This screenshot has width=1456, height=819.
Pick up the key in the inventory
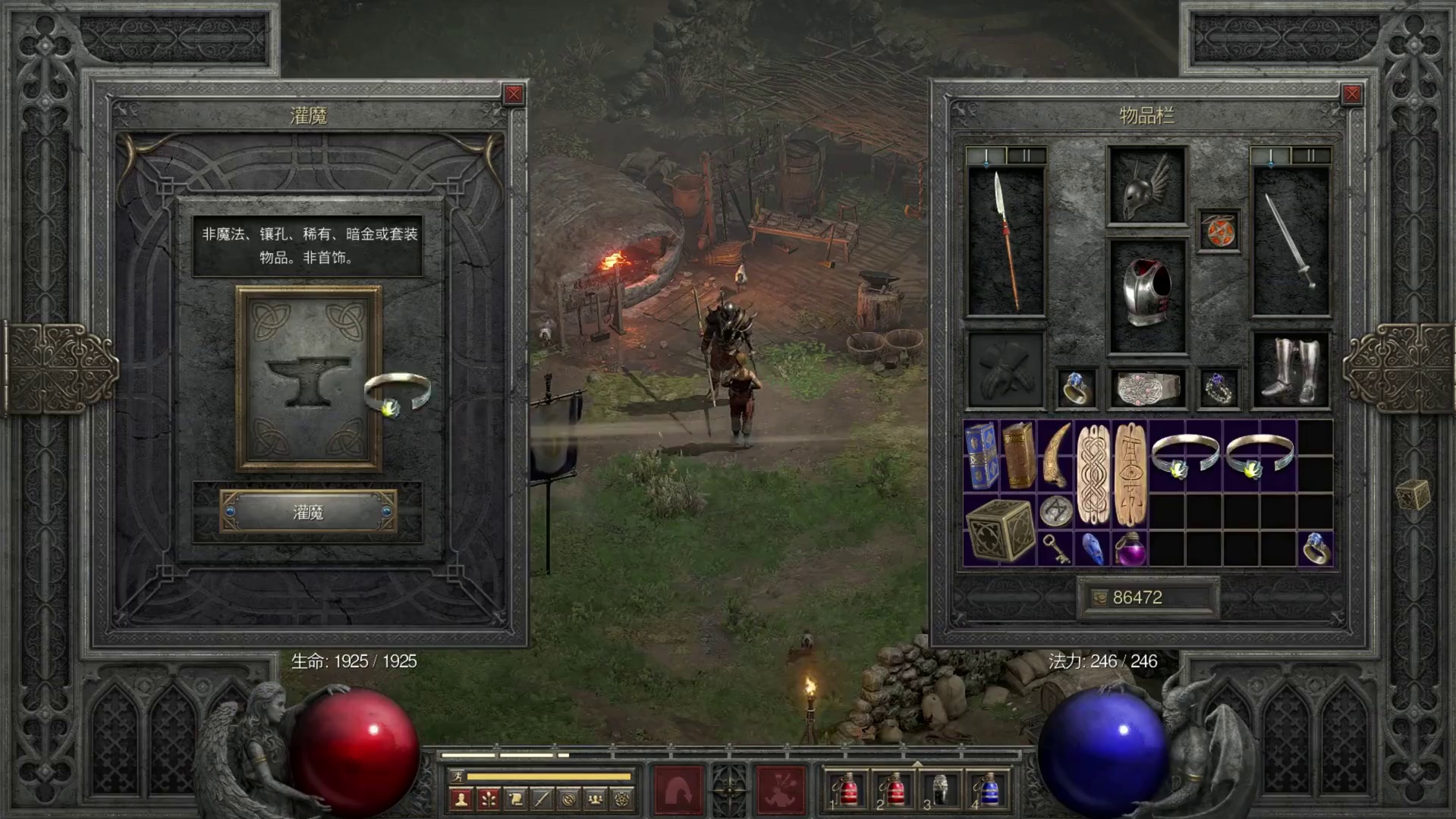(1055, 548)
